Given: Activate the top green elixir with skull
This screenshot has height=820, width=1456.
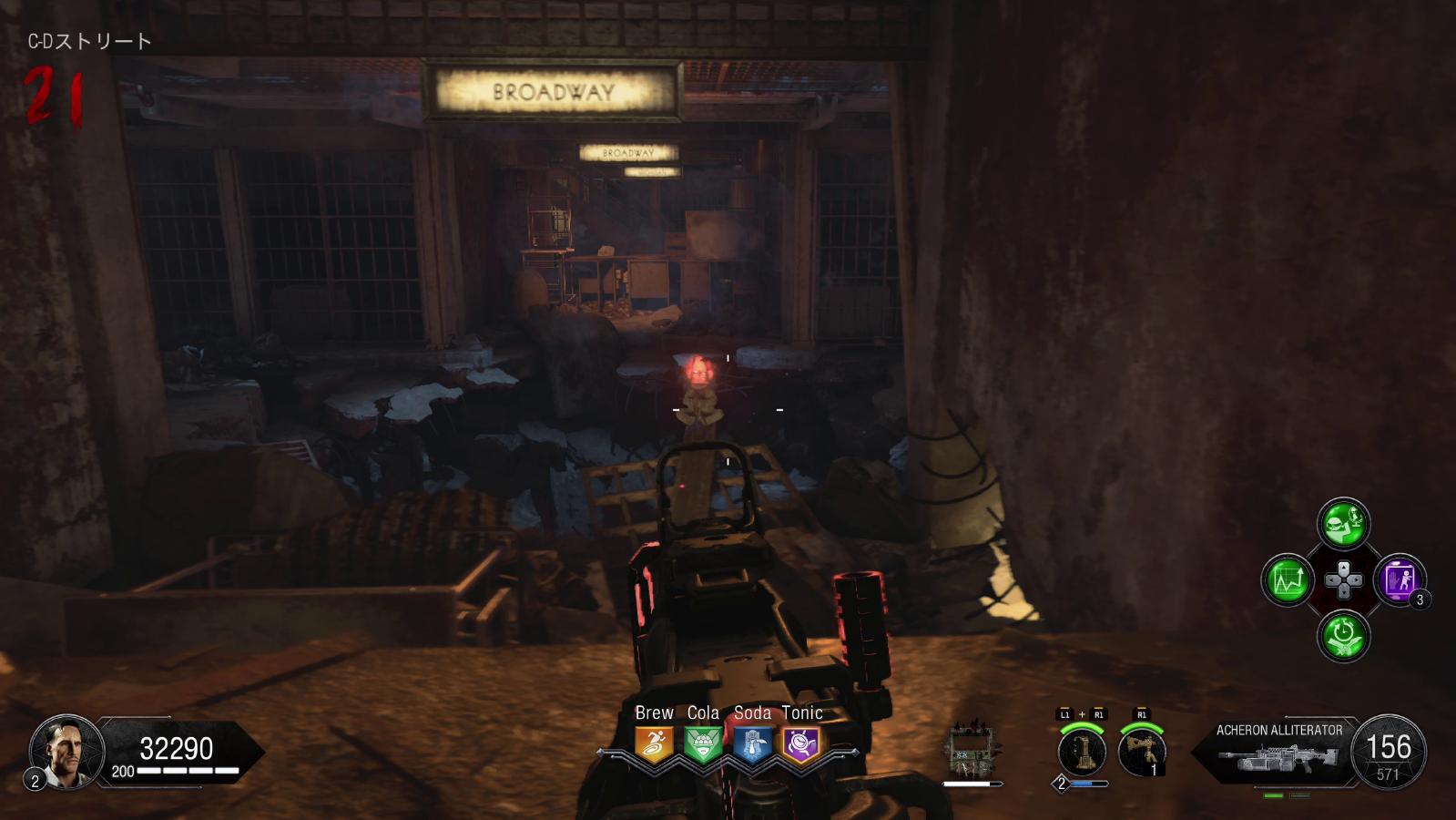Looking at the screenshot, I should (1343, 523).
